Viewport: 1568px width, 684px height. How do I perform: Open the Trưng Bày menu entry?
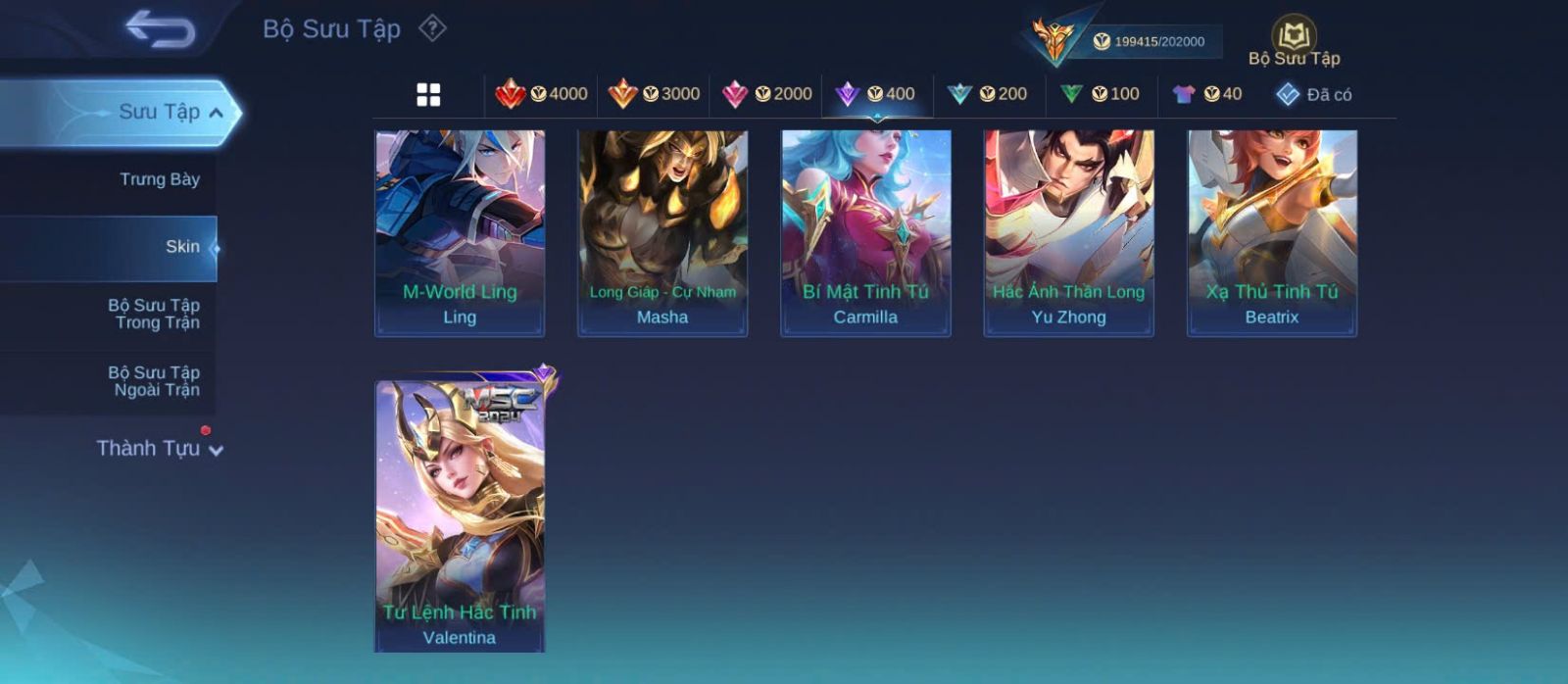point(159,179)
